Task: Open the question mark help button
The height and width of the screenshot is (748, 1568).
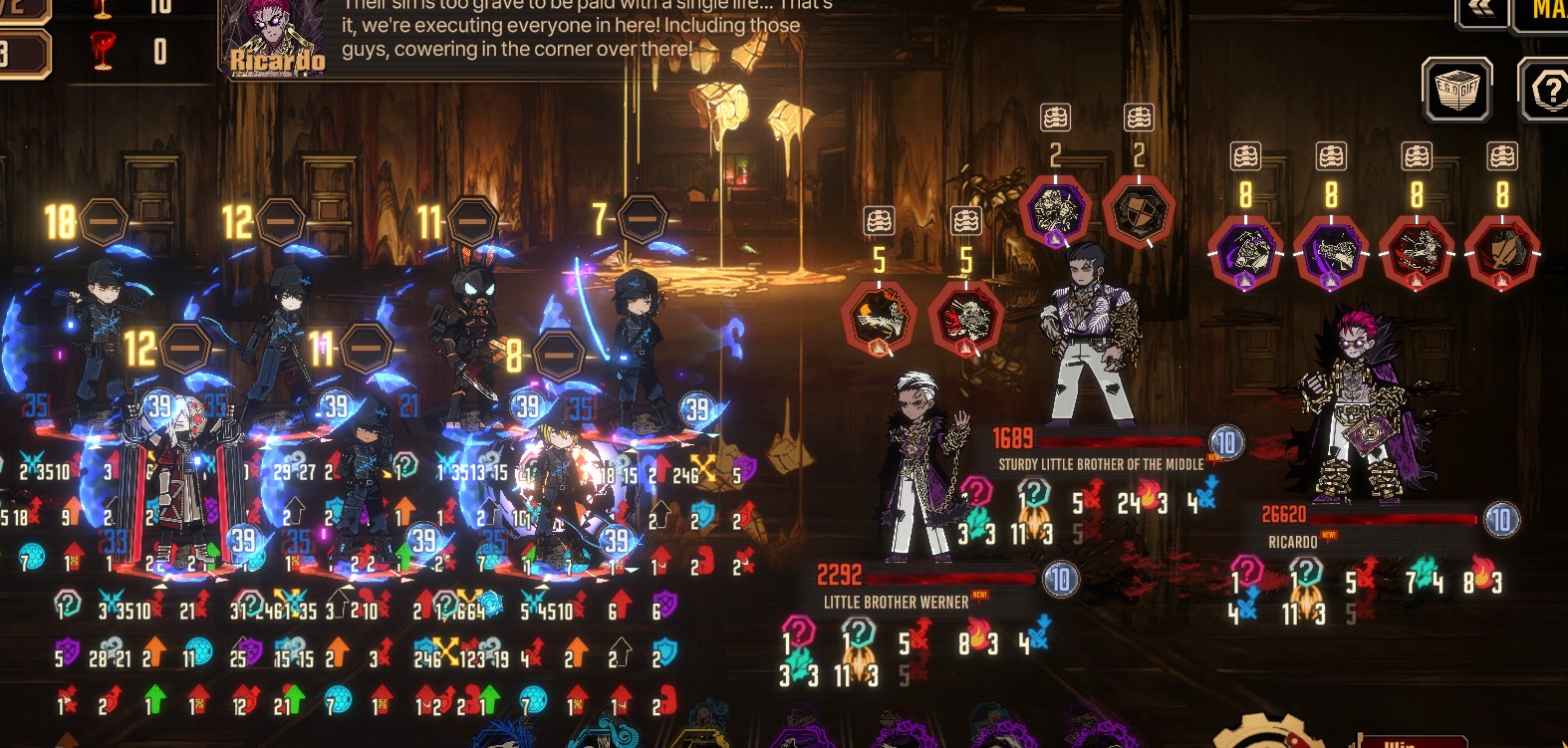Action: [x=1546, y=90]
